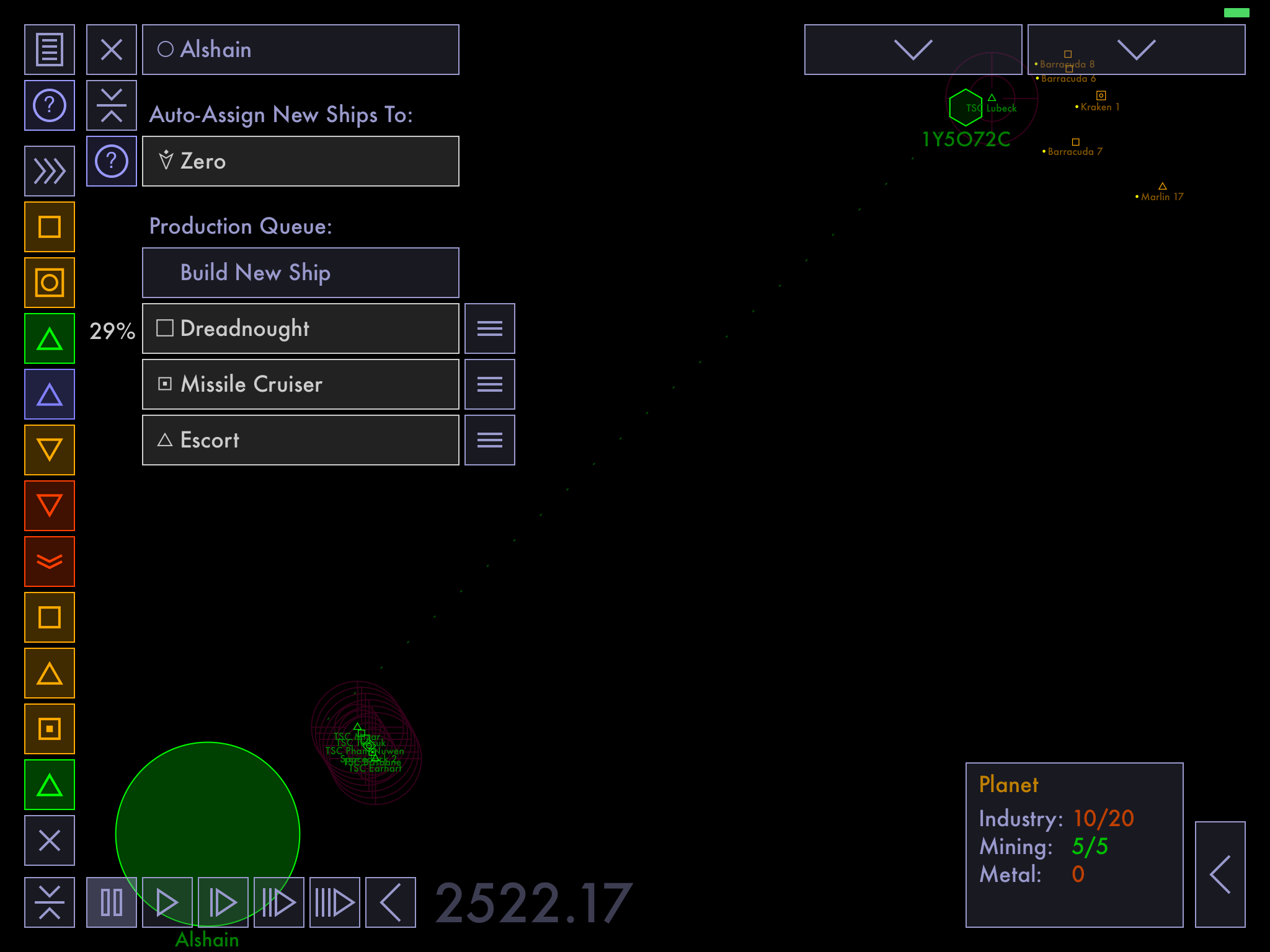Pause the game simulation
Screen dimensions: 1270x952
point(112,902)
